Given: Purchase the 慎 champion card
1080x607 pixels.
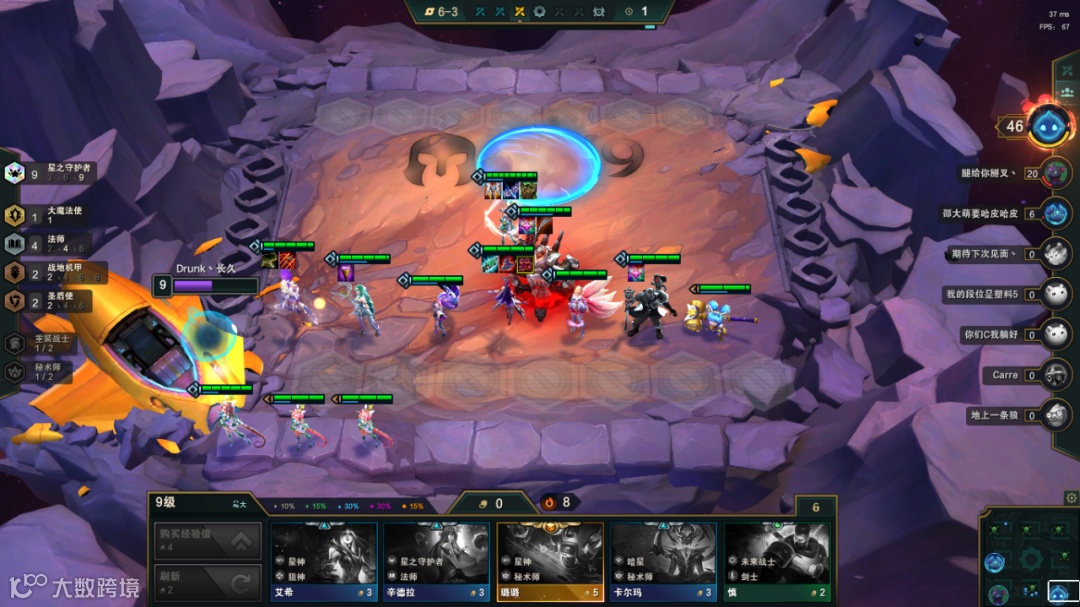Looking at the screenshot, I should click(777, 562).
